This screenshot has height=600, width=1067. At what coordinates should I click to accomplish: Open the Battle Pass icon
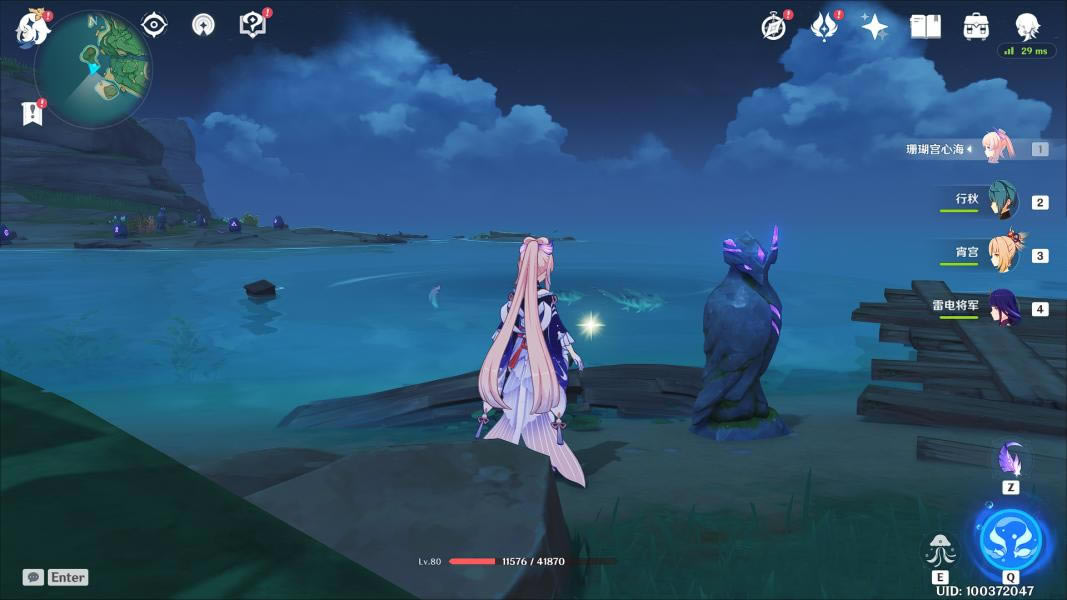(x=824, y=27)
